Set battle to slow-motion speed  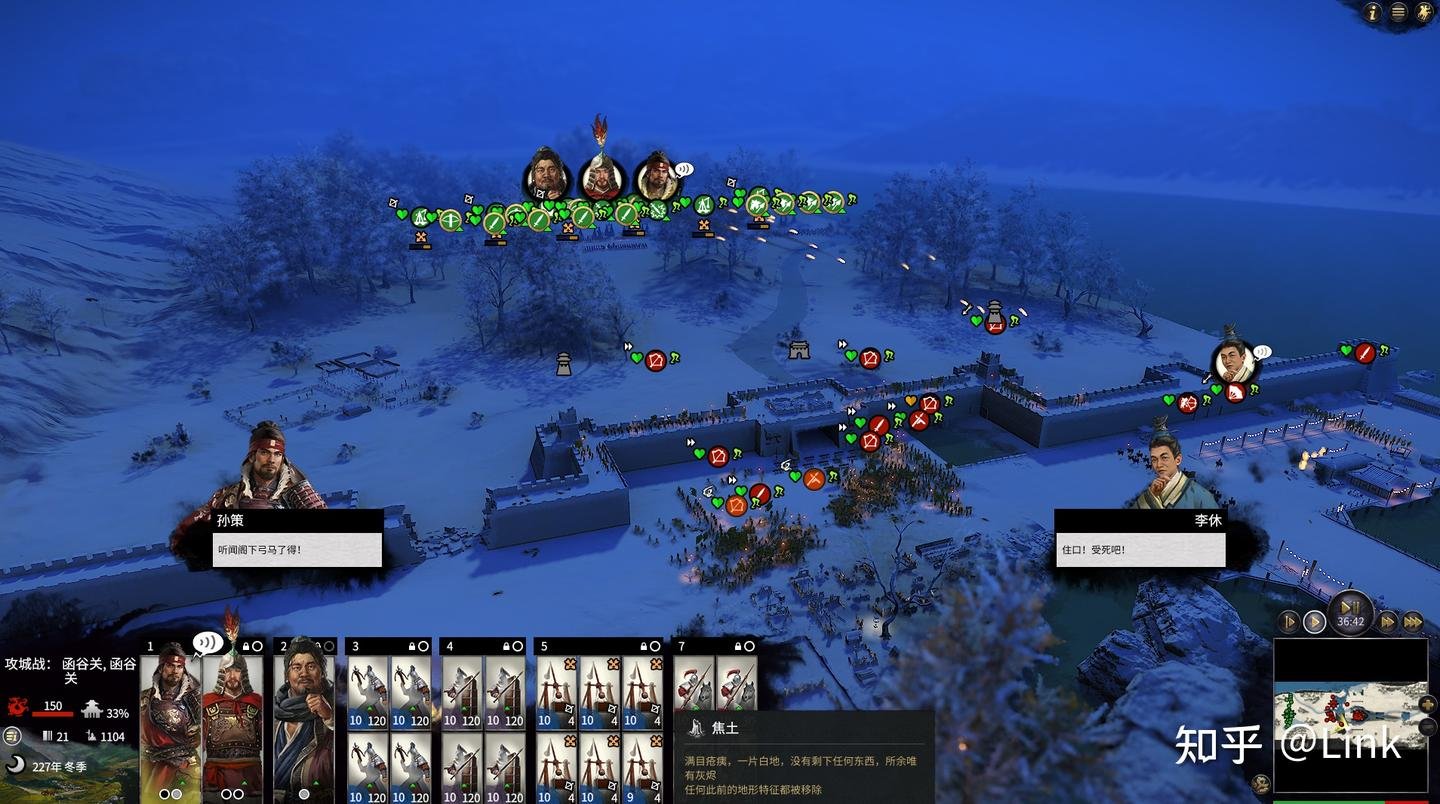[1290, 622]
